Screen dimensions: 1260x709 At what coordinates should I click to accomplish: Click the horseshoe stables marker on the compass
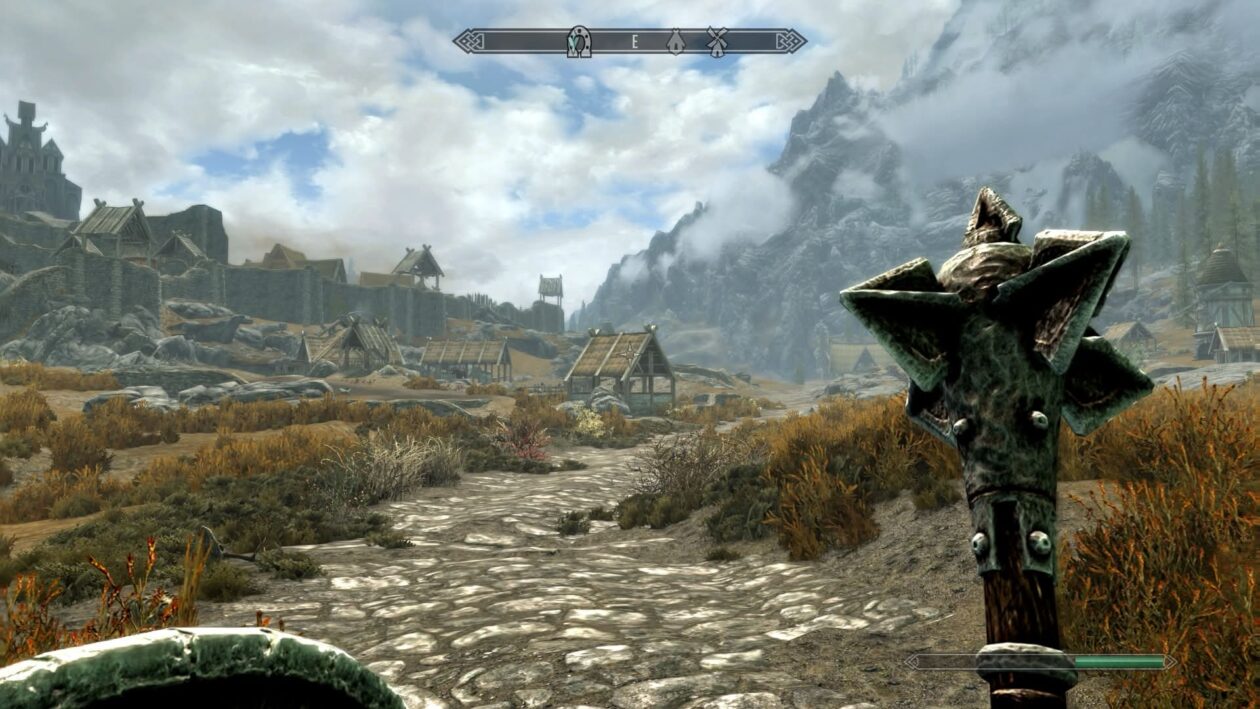click(x=579, y=41)
